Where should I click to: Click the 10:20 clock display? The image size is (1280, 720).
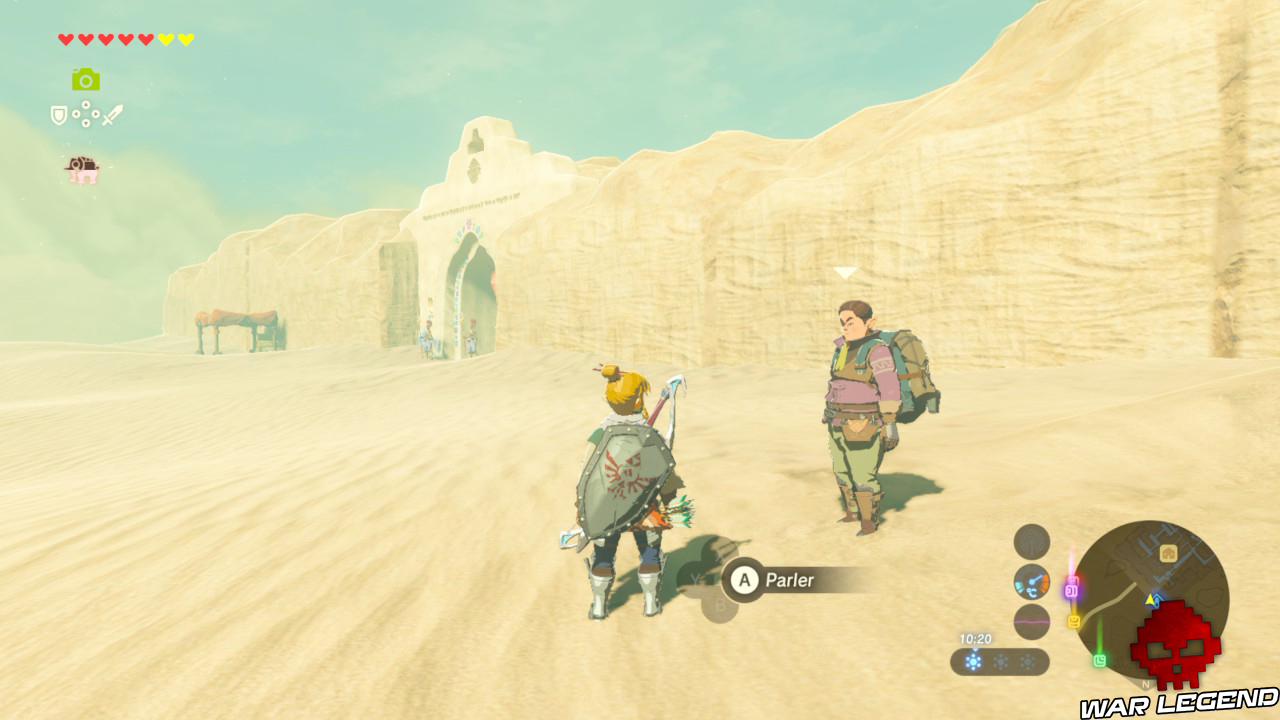(976, 639)
